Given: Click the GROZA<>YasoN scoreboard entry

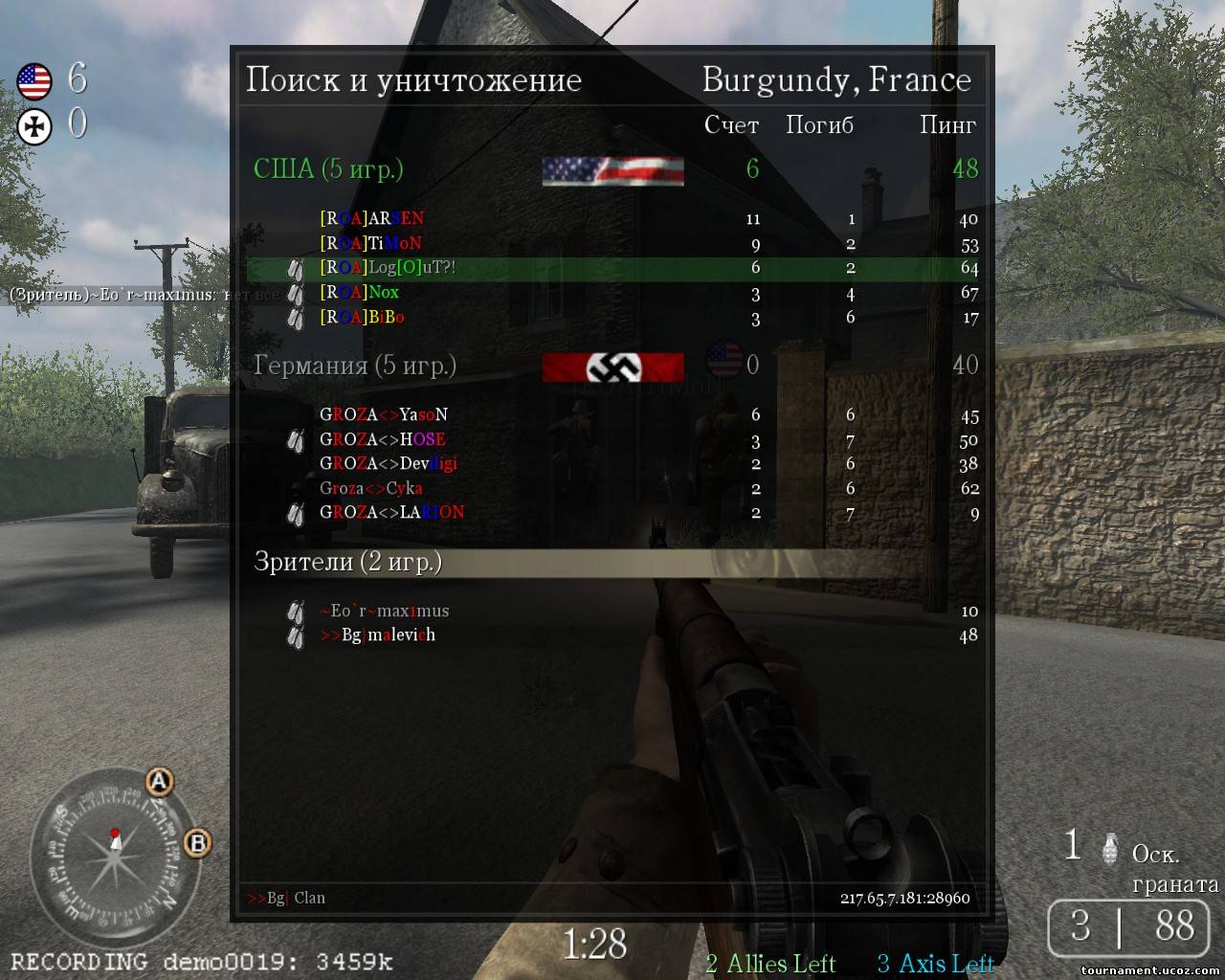Looking at the screenshot, I should pyautogui.click(x=384, y=414).
